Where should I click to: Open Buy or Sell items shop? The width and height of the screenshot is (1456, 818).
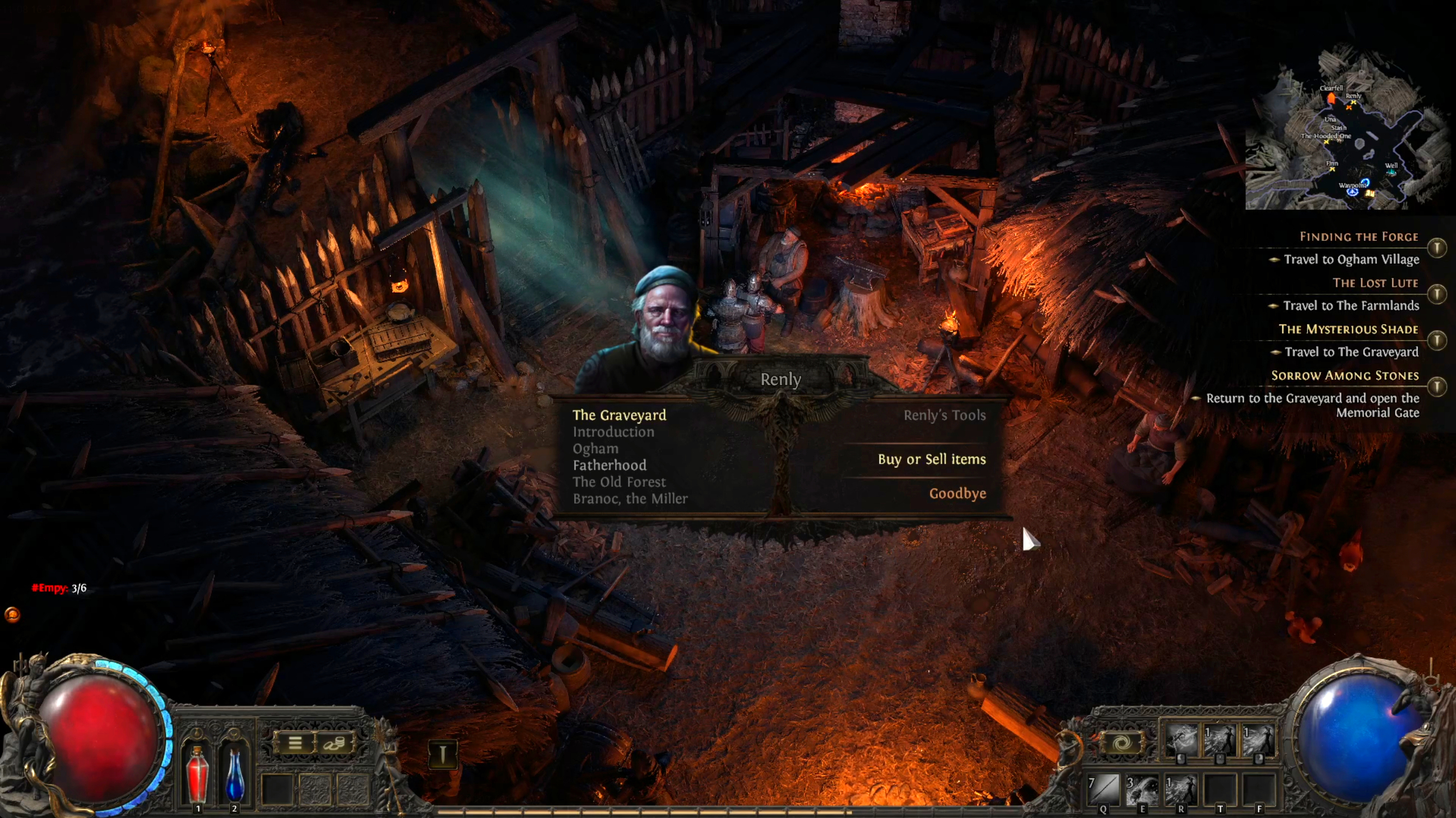pyautogui.click(x=931, y=459)
